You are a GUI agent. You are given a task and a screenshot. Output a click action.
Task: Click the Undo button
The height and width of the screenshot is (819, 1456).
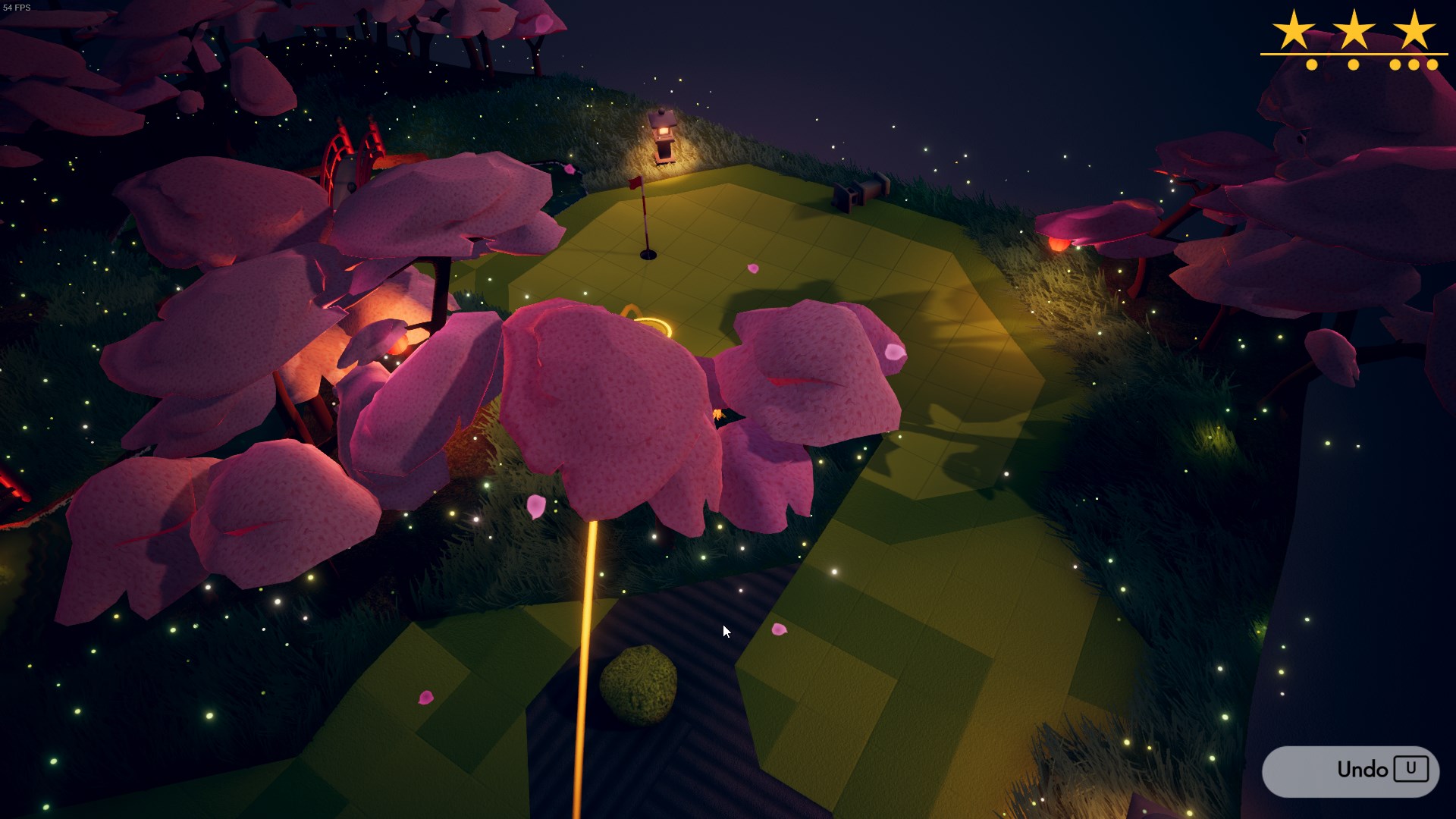(x=1350, y=770)
